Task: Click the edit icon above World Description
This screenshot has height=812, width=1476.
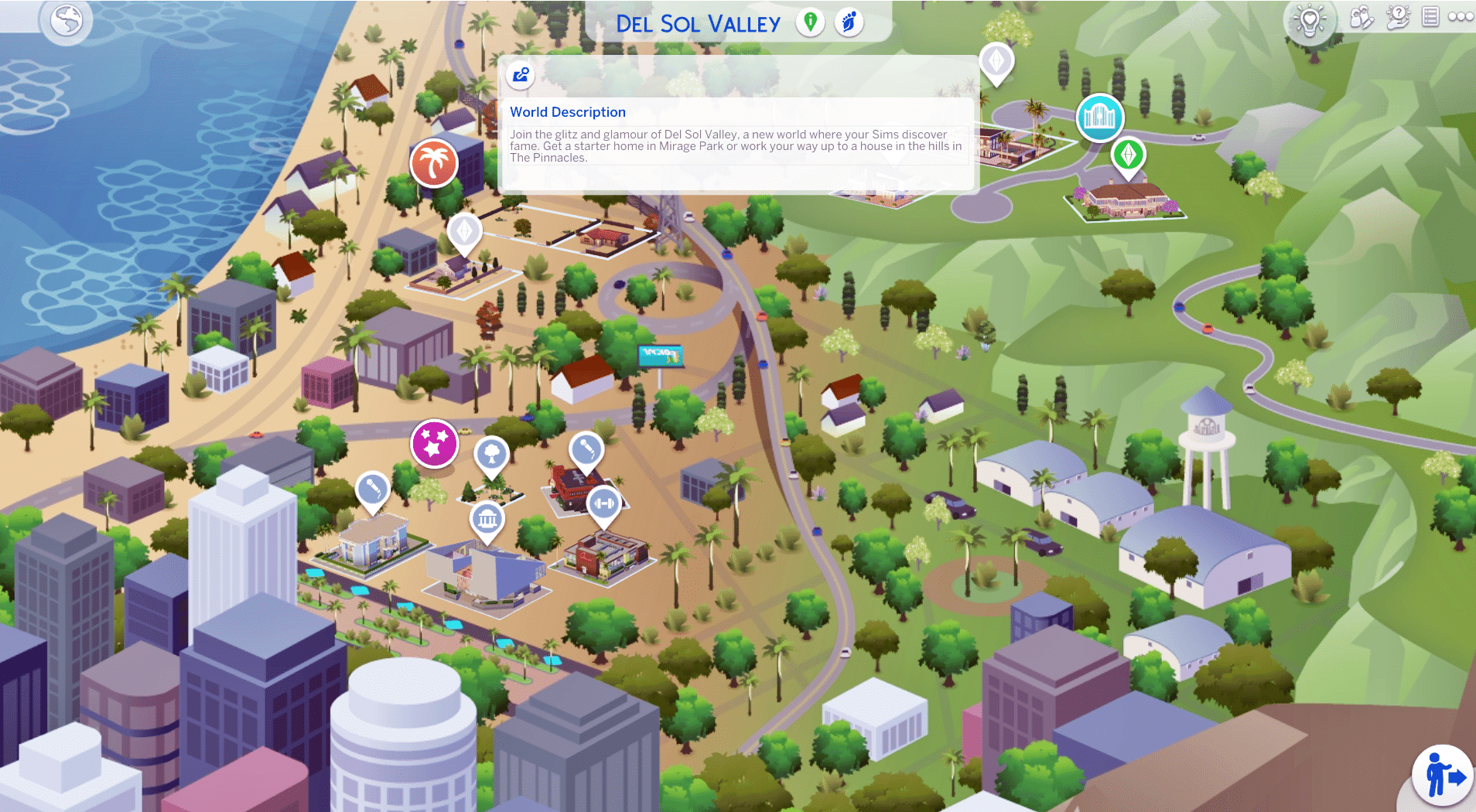Action: point(520,76)
